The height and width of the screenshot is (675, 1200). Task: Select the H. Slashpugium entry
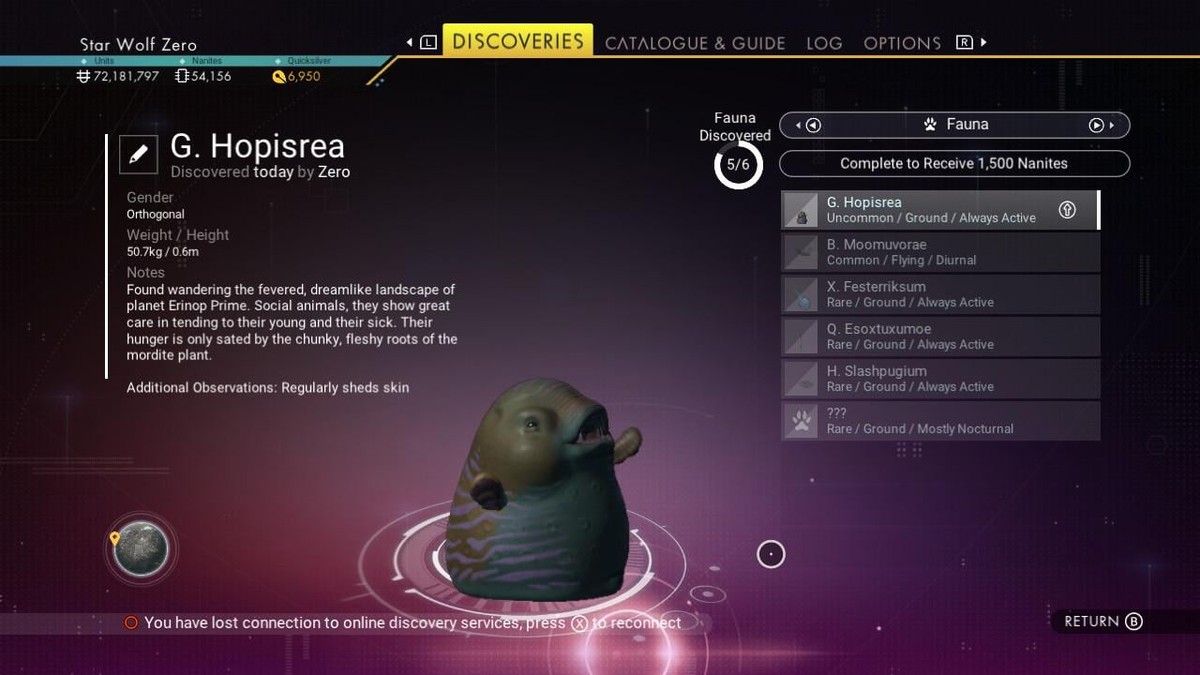click(940, 378)
